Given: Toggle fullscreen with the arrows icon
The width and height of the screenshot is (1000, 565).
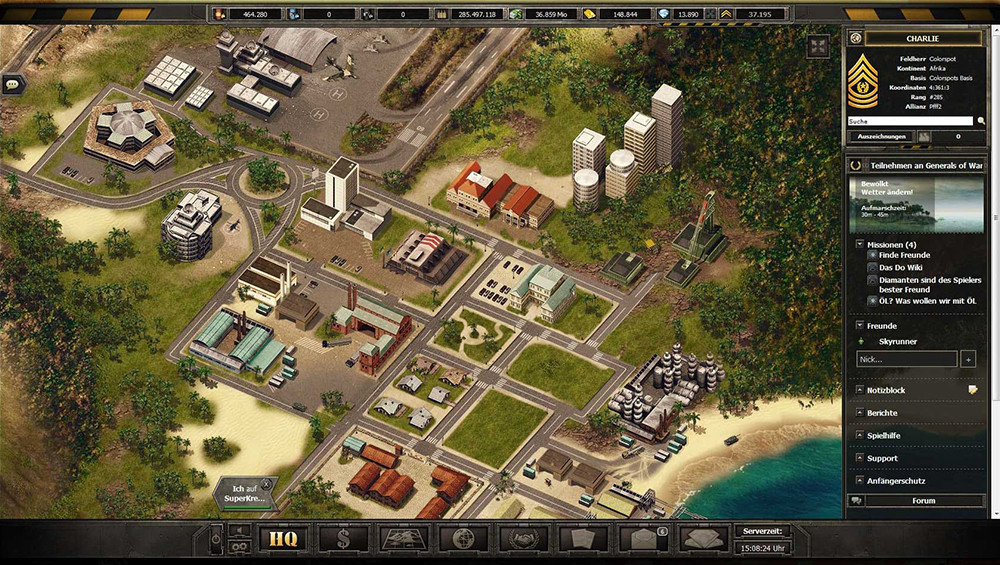Looking at the screenshot, I should (819, 47).
